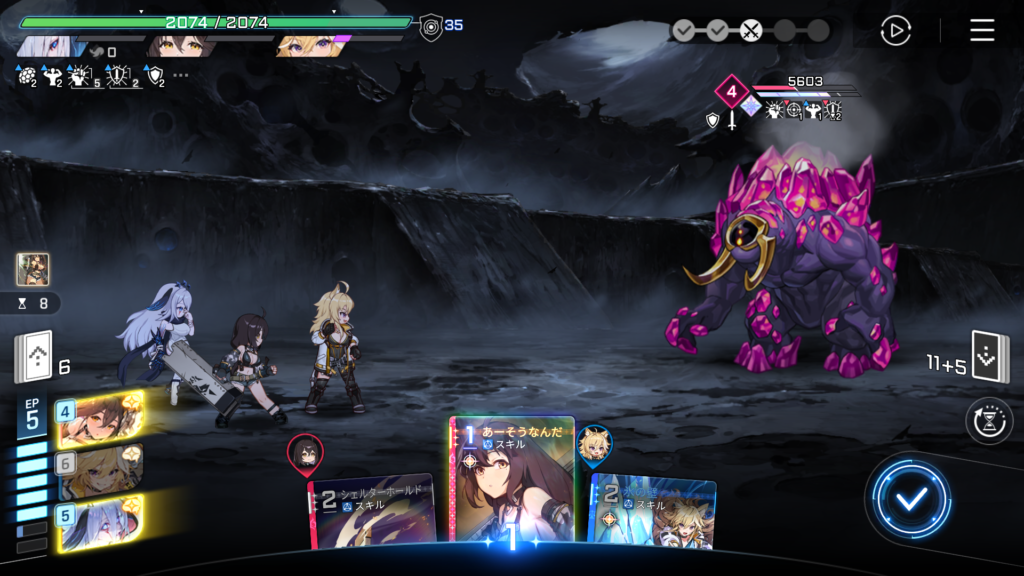Confirm turn with the blue checkmark button
1024x576 pixels.
(909, 499)
